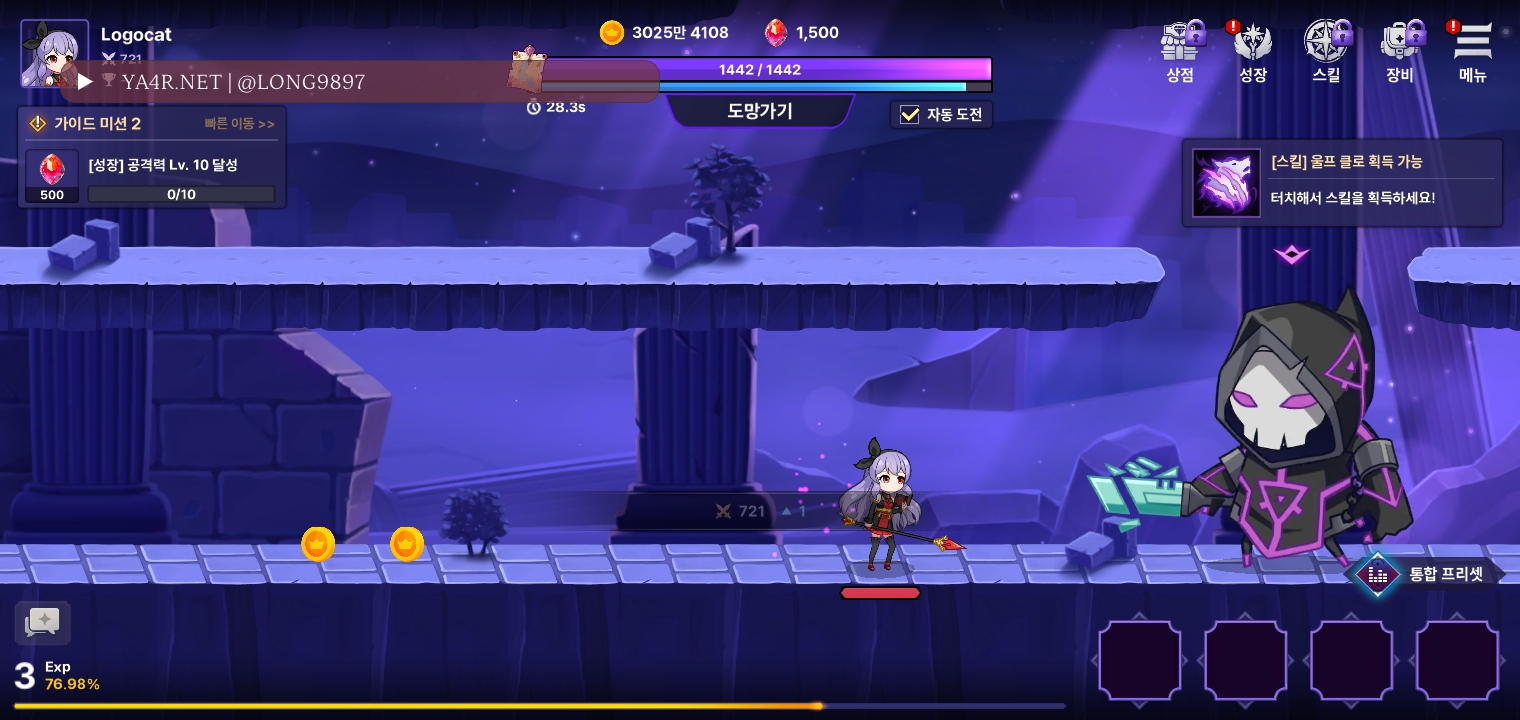Open the chat speech bubble icon
The width and height of the screenshot is (1520, 720).
(x=43, y=623)
